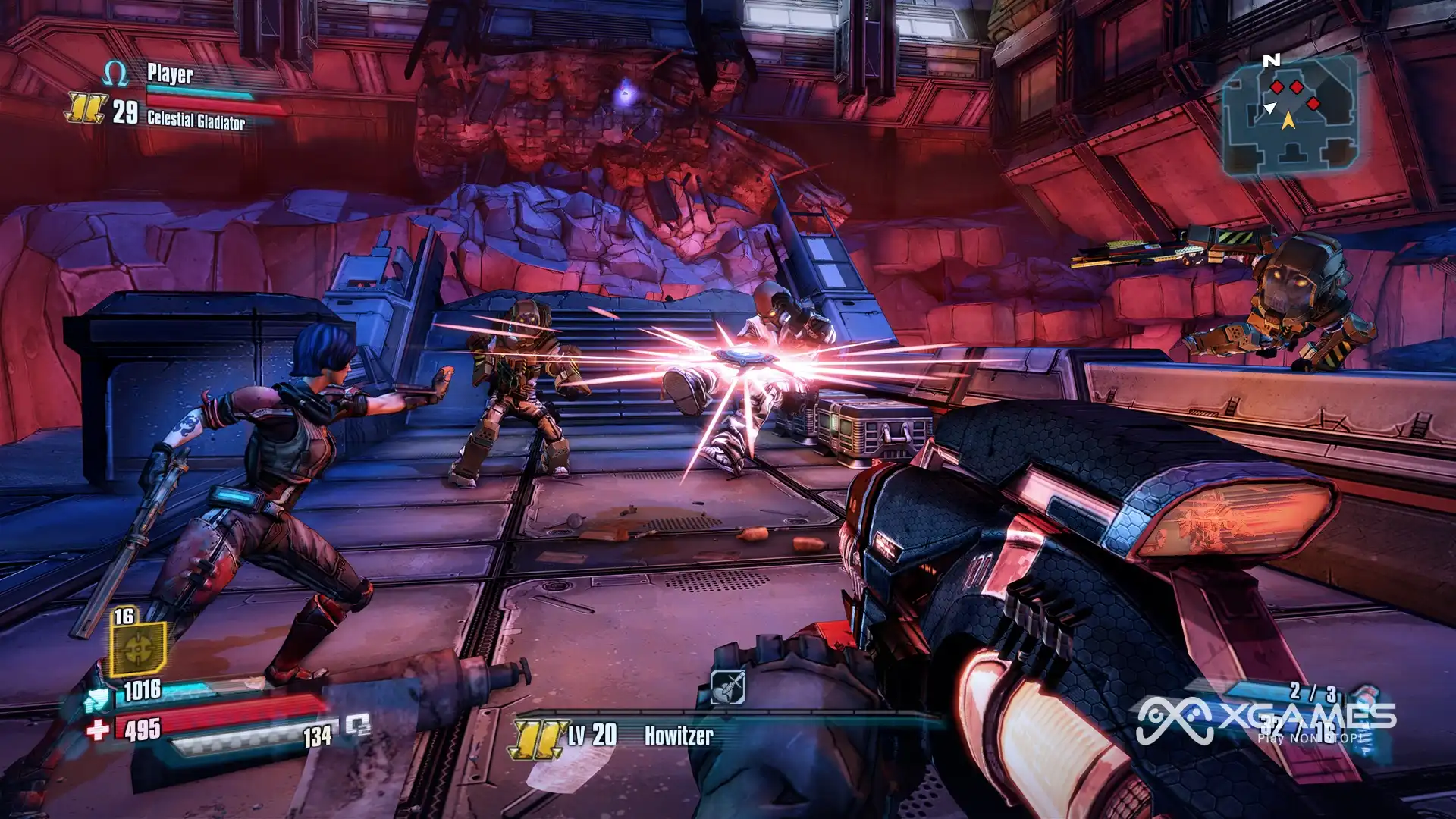
Task: Click the minimap in the corner
Action: 1289,115
